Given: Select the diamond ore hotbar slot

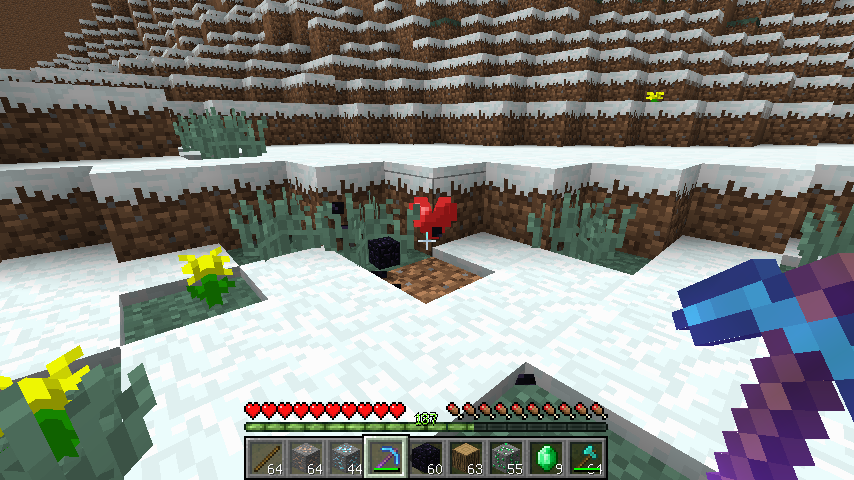Looking at the screenshot, I should (347, 456).
